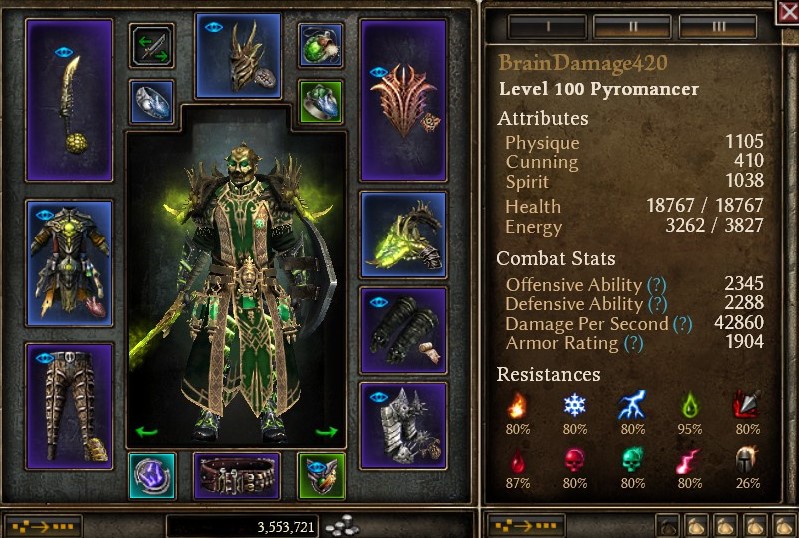Show the Armor Rating help tooltip

633,343
